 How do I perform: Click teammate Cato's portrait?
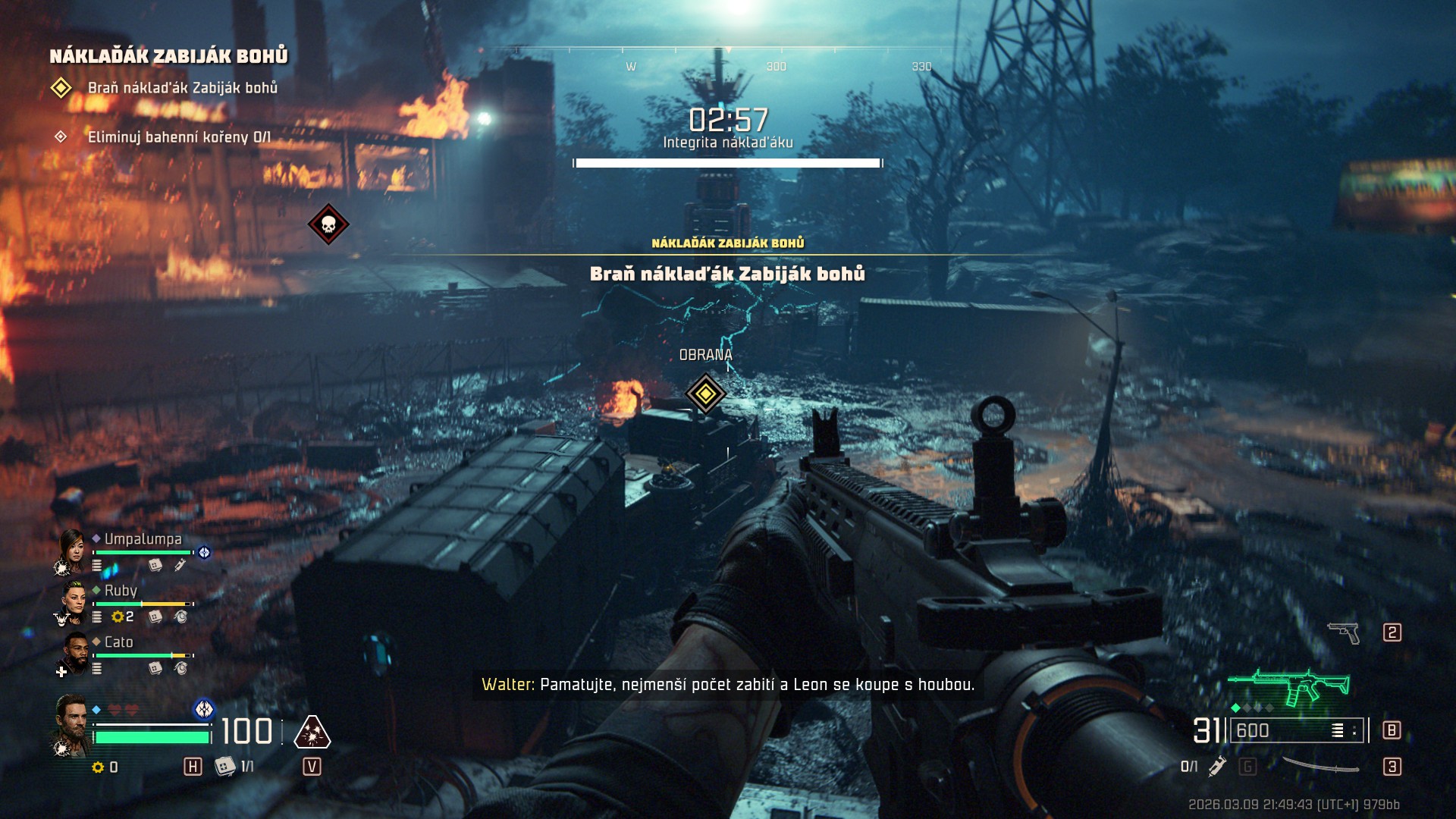click(75, 652)
